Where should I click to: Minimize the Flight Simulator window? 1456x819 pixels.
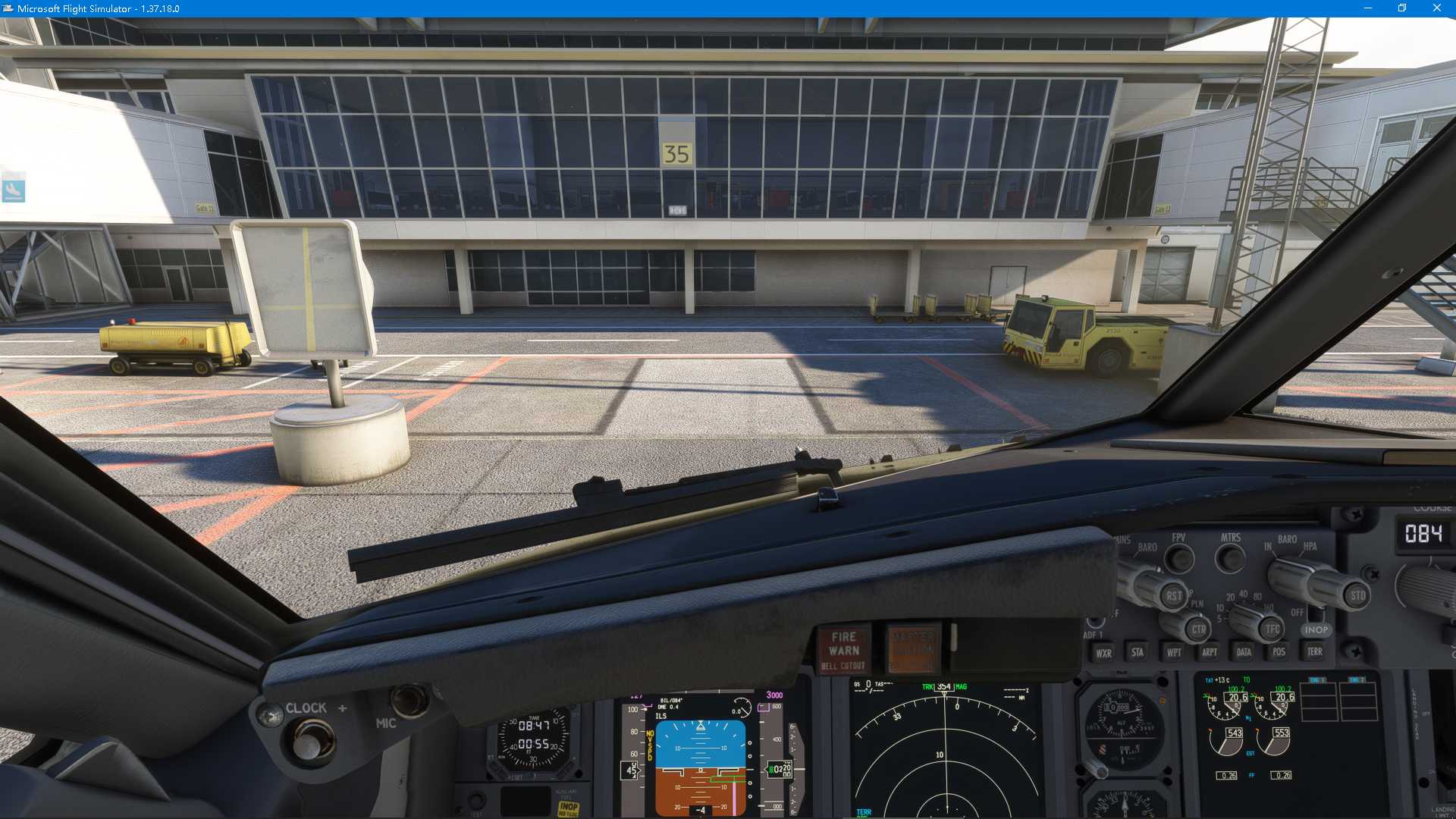pyautogui.click(x=1368, y=8)
